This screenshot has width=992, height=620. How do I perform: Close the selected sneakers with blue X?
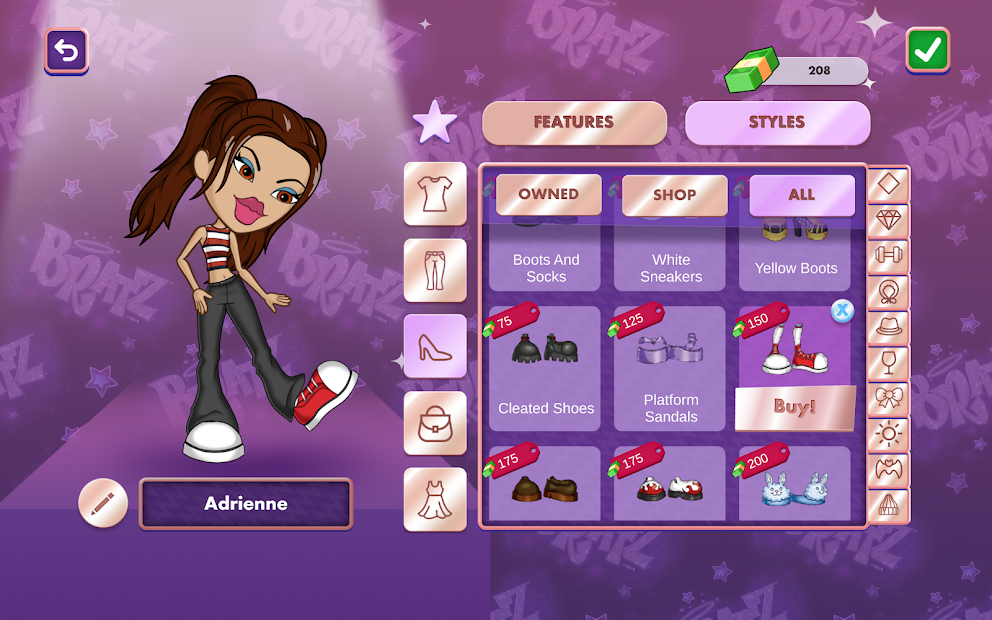[x=843, y=311]
